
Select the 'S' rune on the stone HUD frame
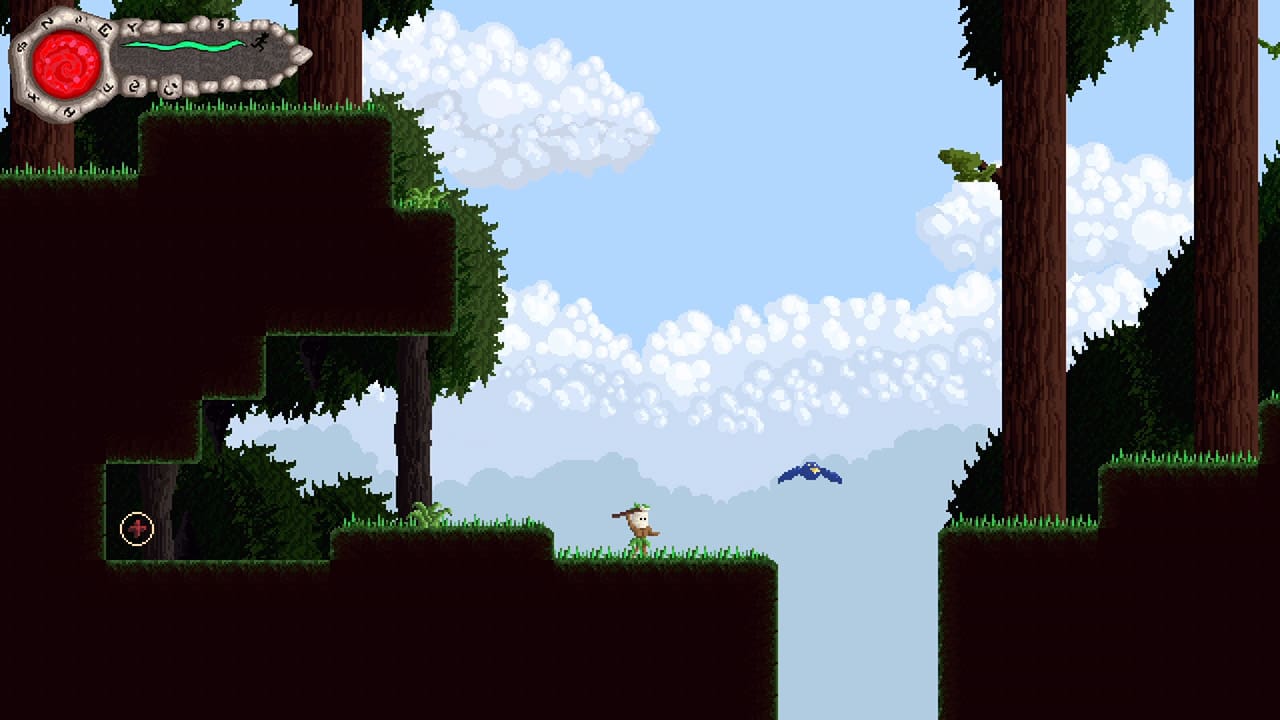[x=221, y=25]
